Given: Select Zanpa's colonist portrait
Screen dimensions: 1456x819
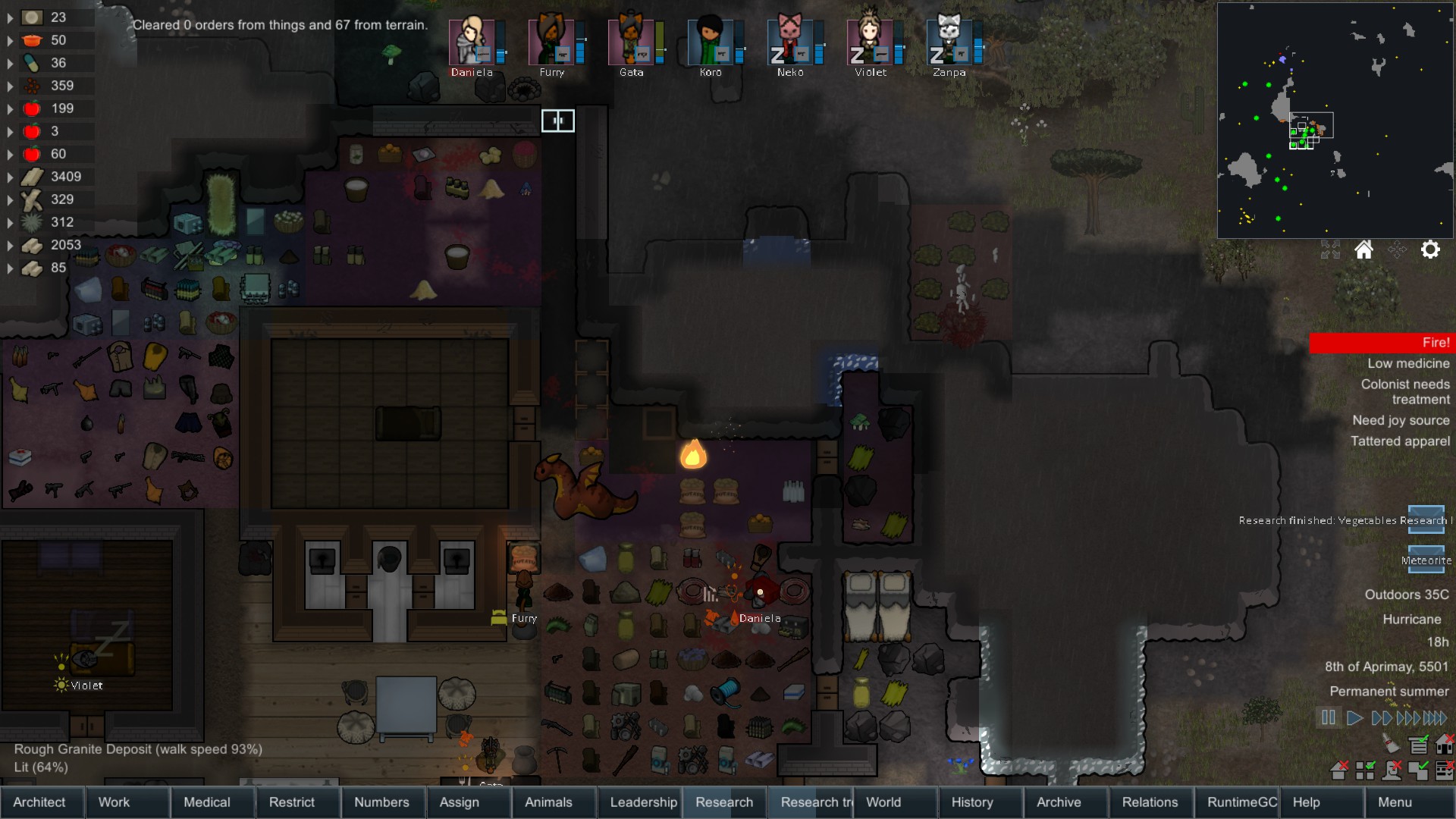Looking at the screenshot, I should (x=950, y=42).
